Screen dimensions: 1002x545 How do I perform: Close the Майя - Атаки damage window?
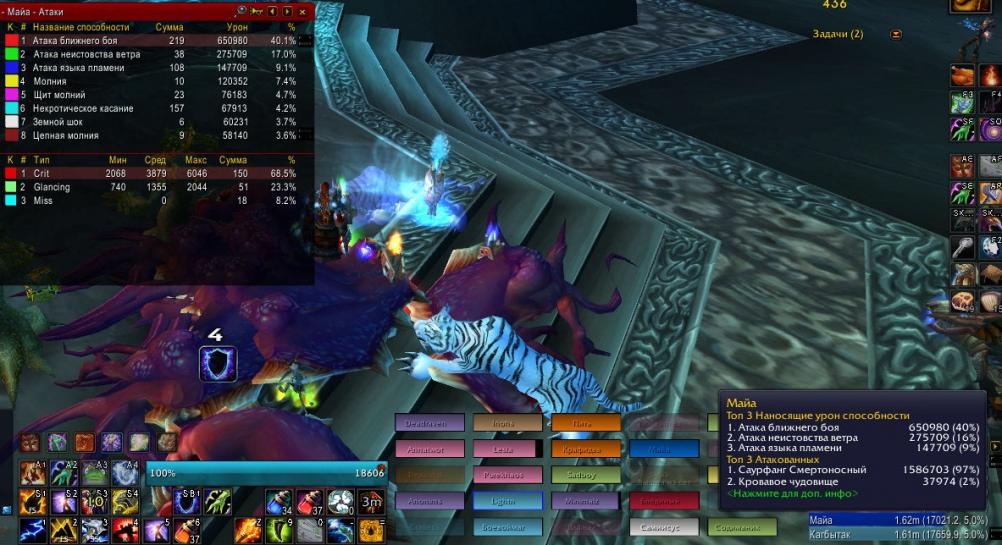coord(303,11)
